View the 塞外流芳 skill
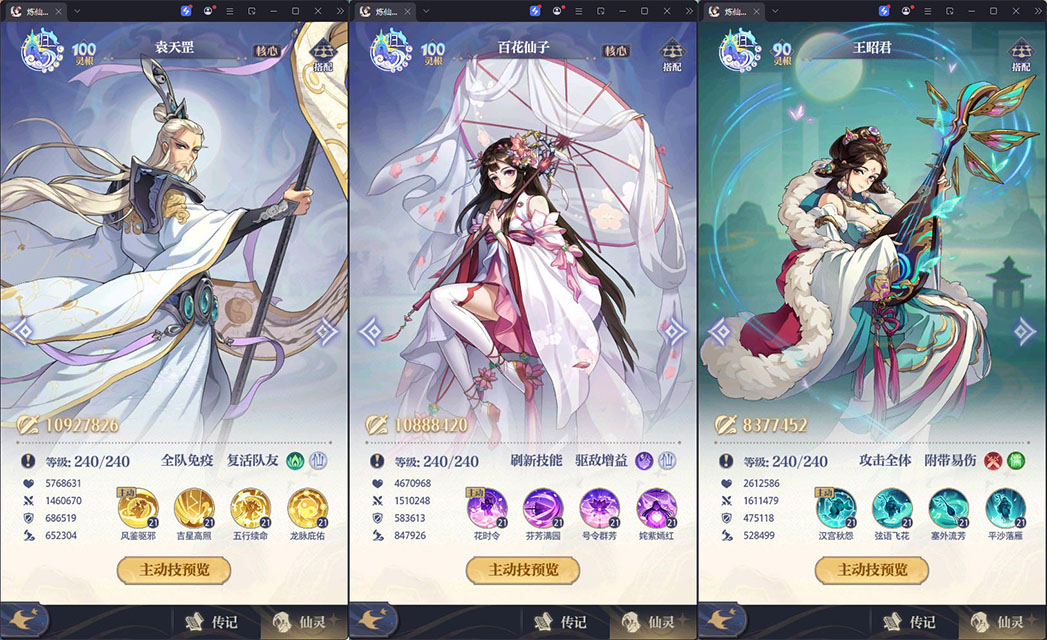This screenshot has height=640, width=1047. pyautogui.click(x=948, y=509)
